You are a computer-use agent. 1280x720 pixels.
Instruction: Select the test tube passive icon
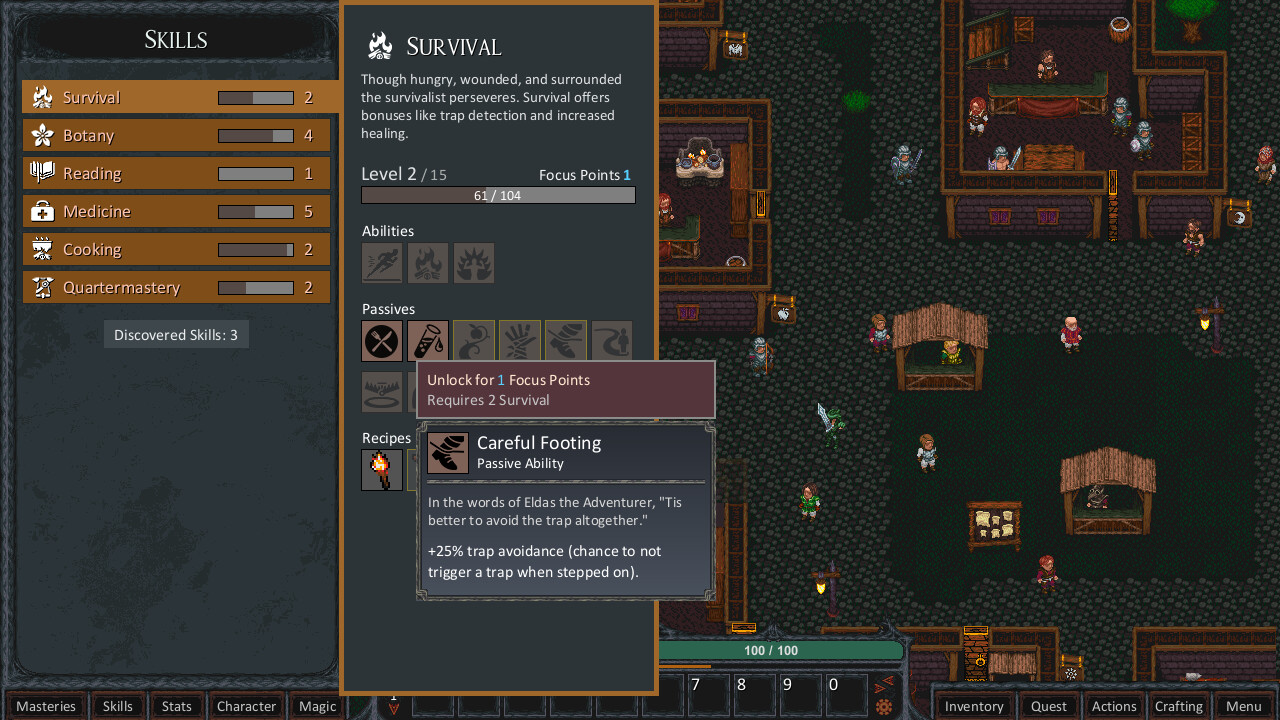pyautogui.click(x=428, y=341)
